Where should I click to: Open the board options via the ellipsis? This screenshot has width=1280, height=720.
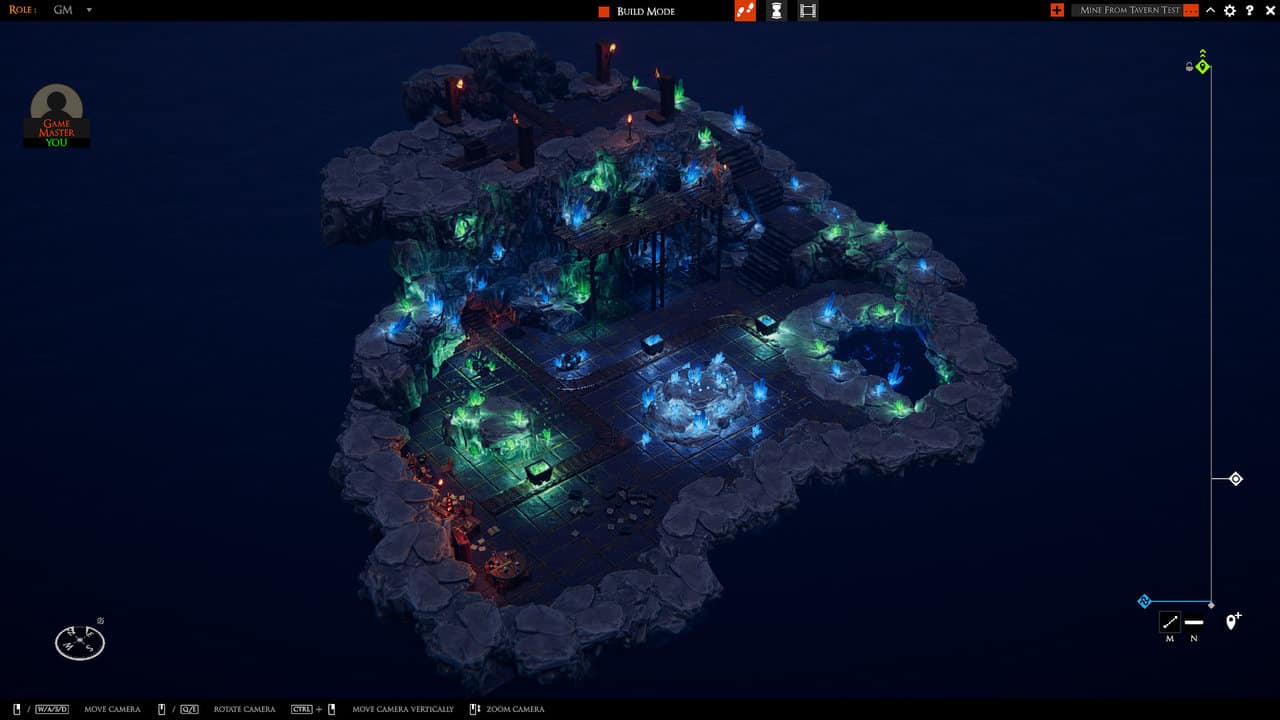pos(1190,10)
